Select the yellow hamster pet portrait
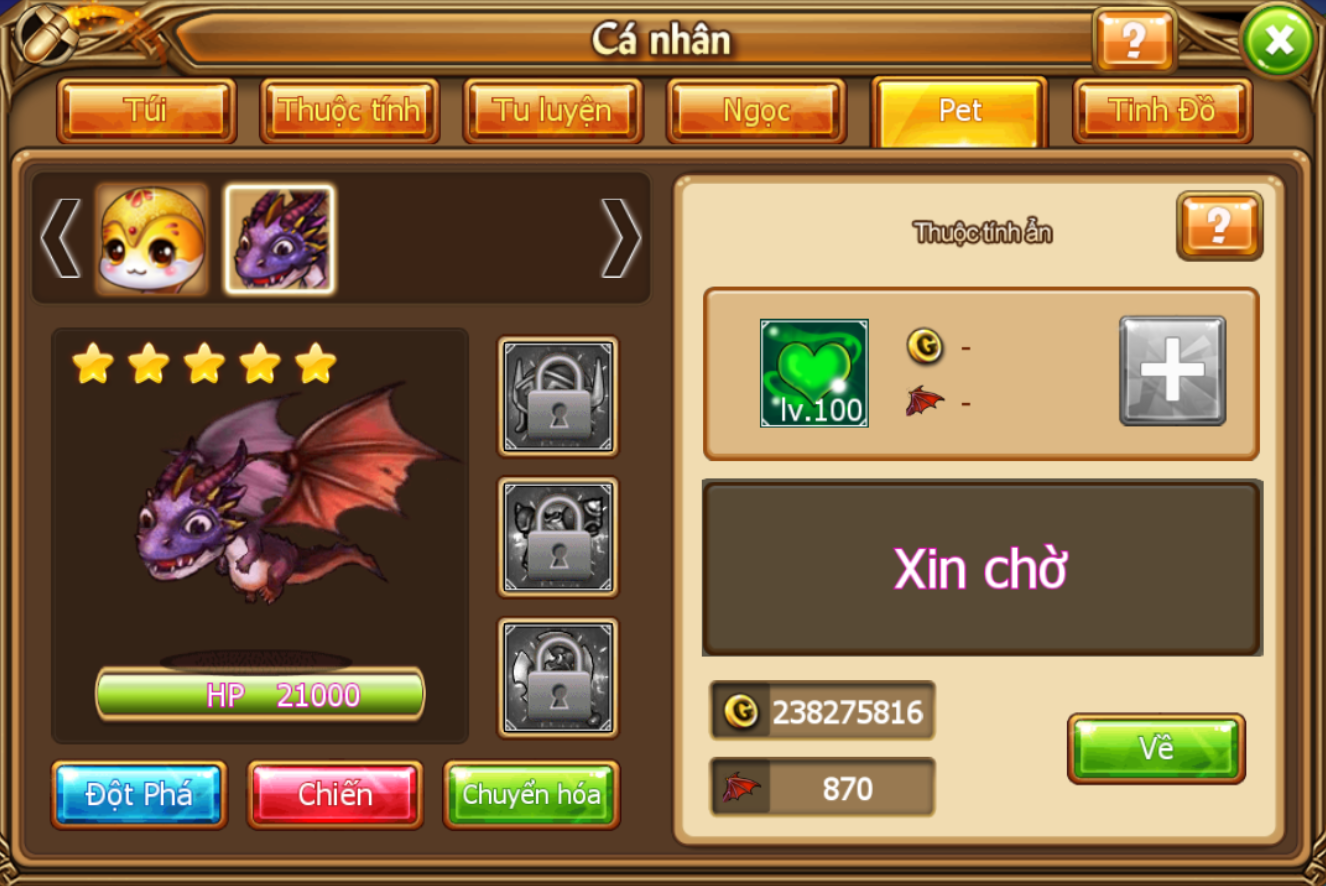1326x886 pixels. pyautogui.click(x=152, y=239)
